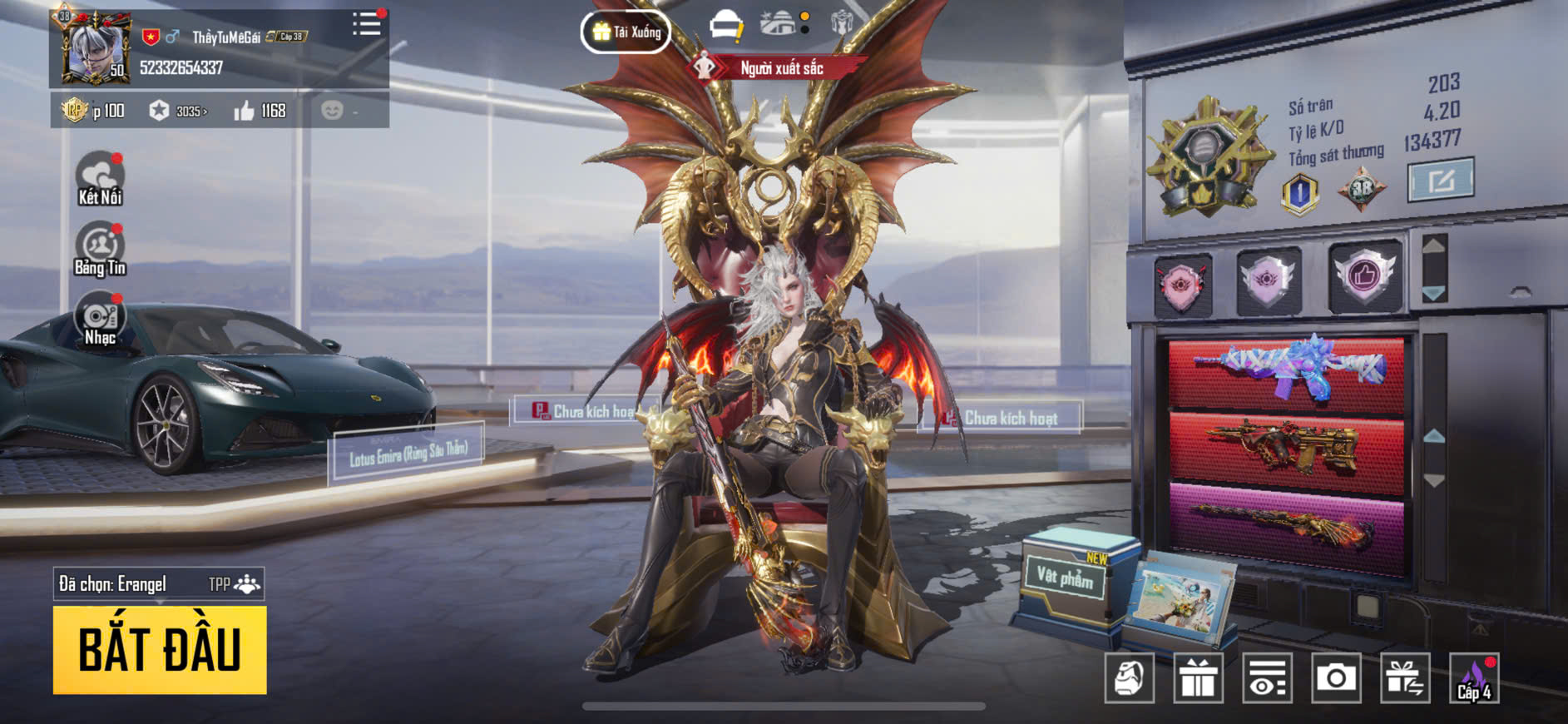Open the player avatar profile
The width and height of the screenshot is (1568, 724).
92,47
